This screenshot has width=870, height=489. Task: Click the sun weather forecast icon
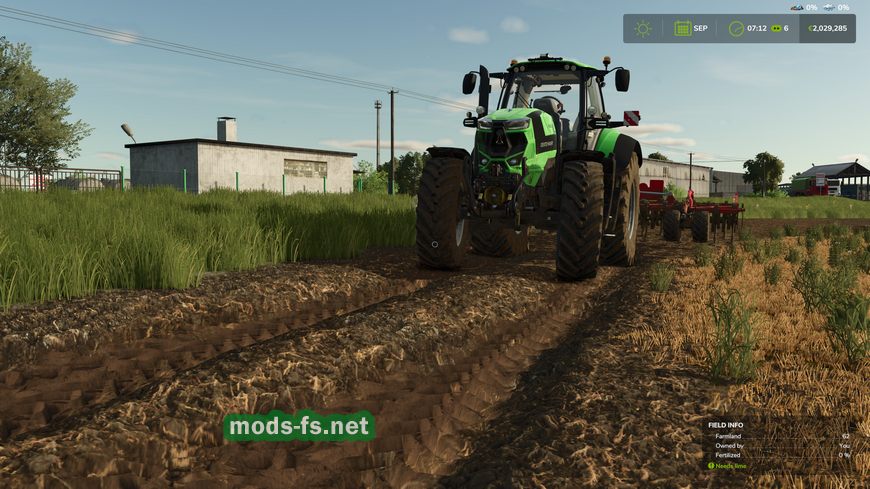643,28
